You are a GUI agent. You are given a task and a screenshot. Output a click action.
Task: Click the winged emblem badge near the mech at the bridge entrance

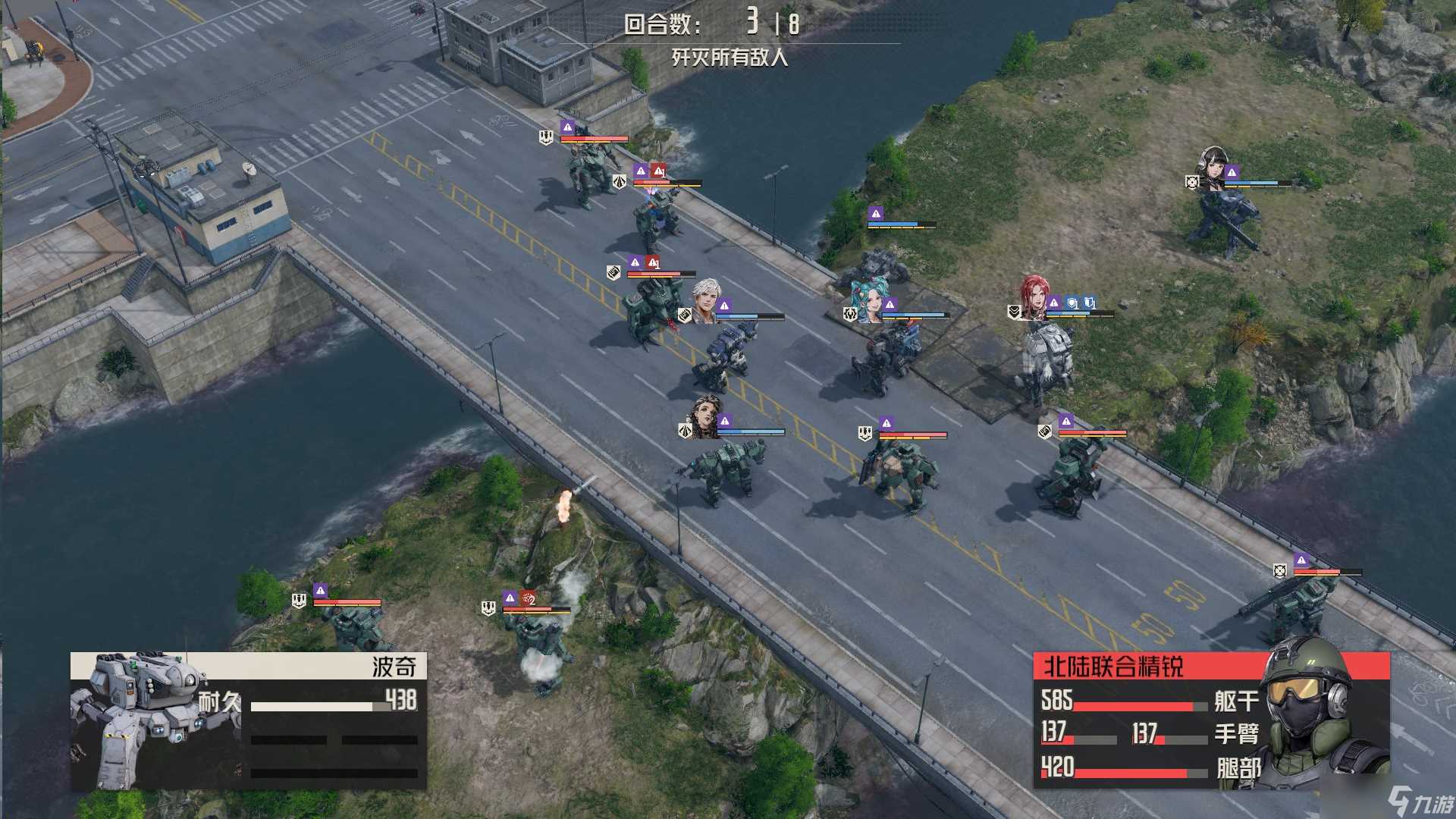pyautogui.click(x=620, y=182)
